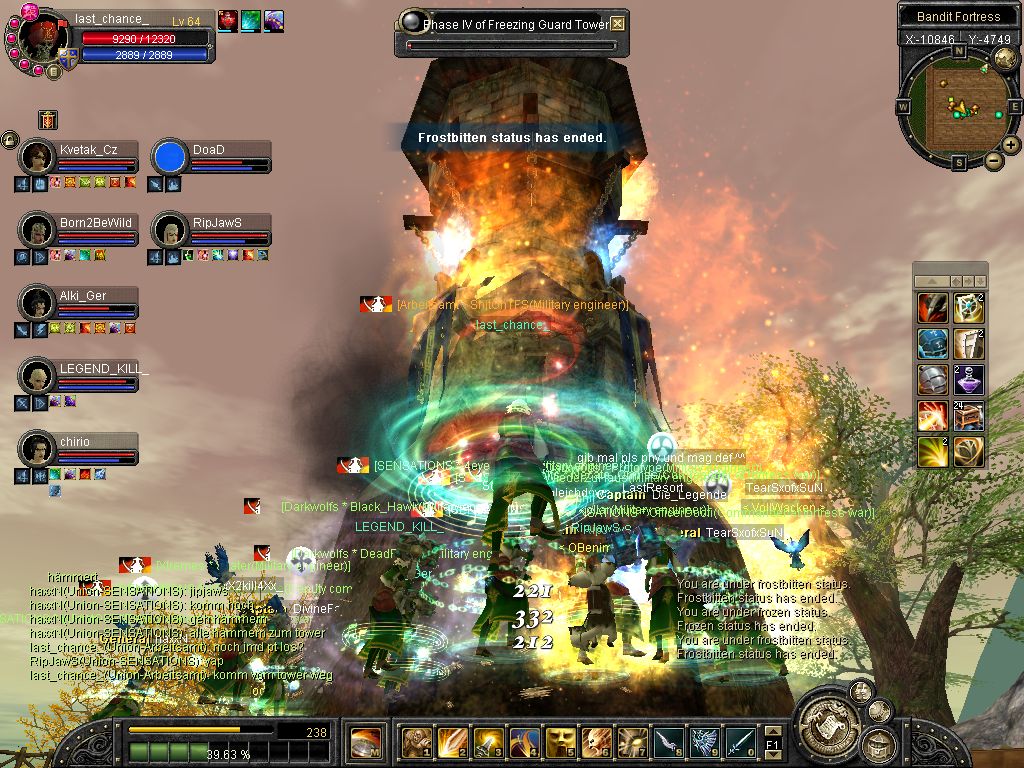Select party member RipJawS
Screen dimensions: 1024x768
pos(170,229)
